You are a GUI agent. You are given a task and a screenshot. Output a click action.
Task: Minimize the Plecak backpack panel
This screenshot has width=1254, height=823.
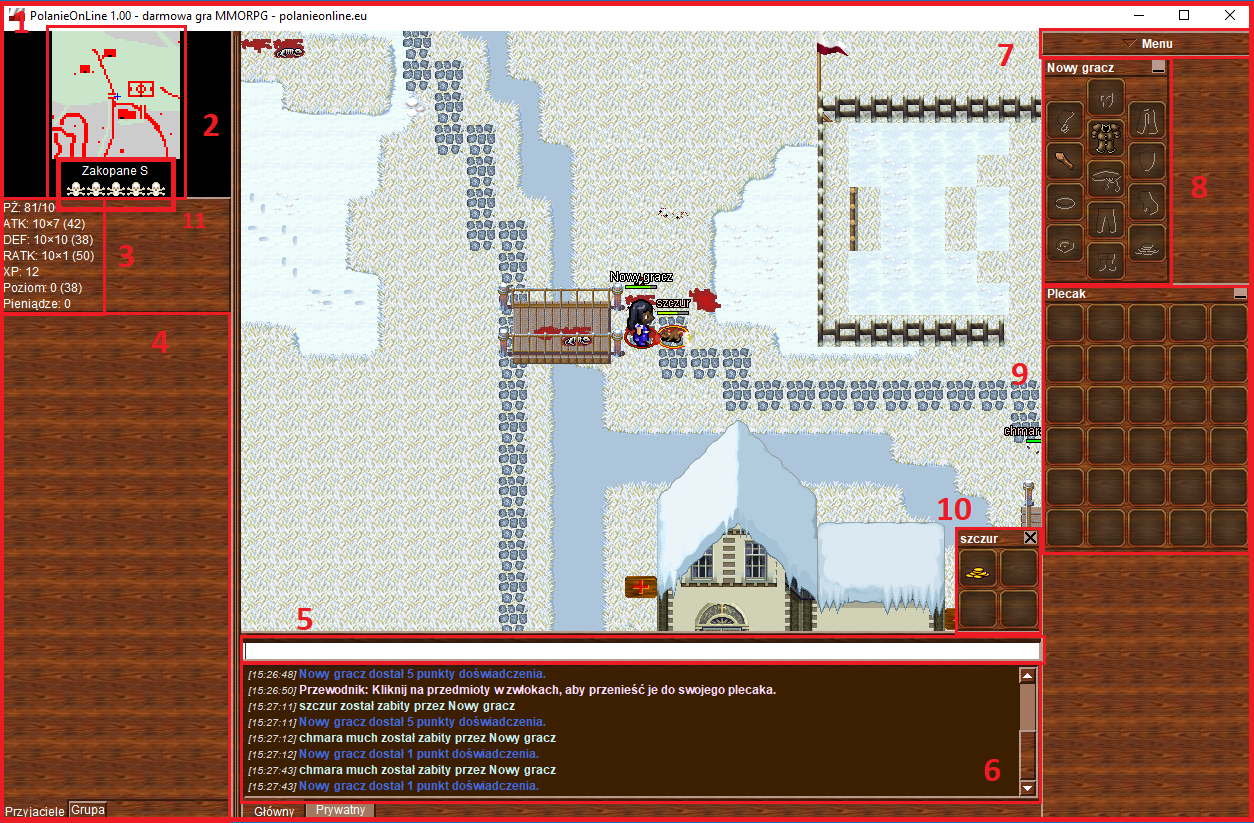(x=1240, y=294)
